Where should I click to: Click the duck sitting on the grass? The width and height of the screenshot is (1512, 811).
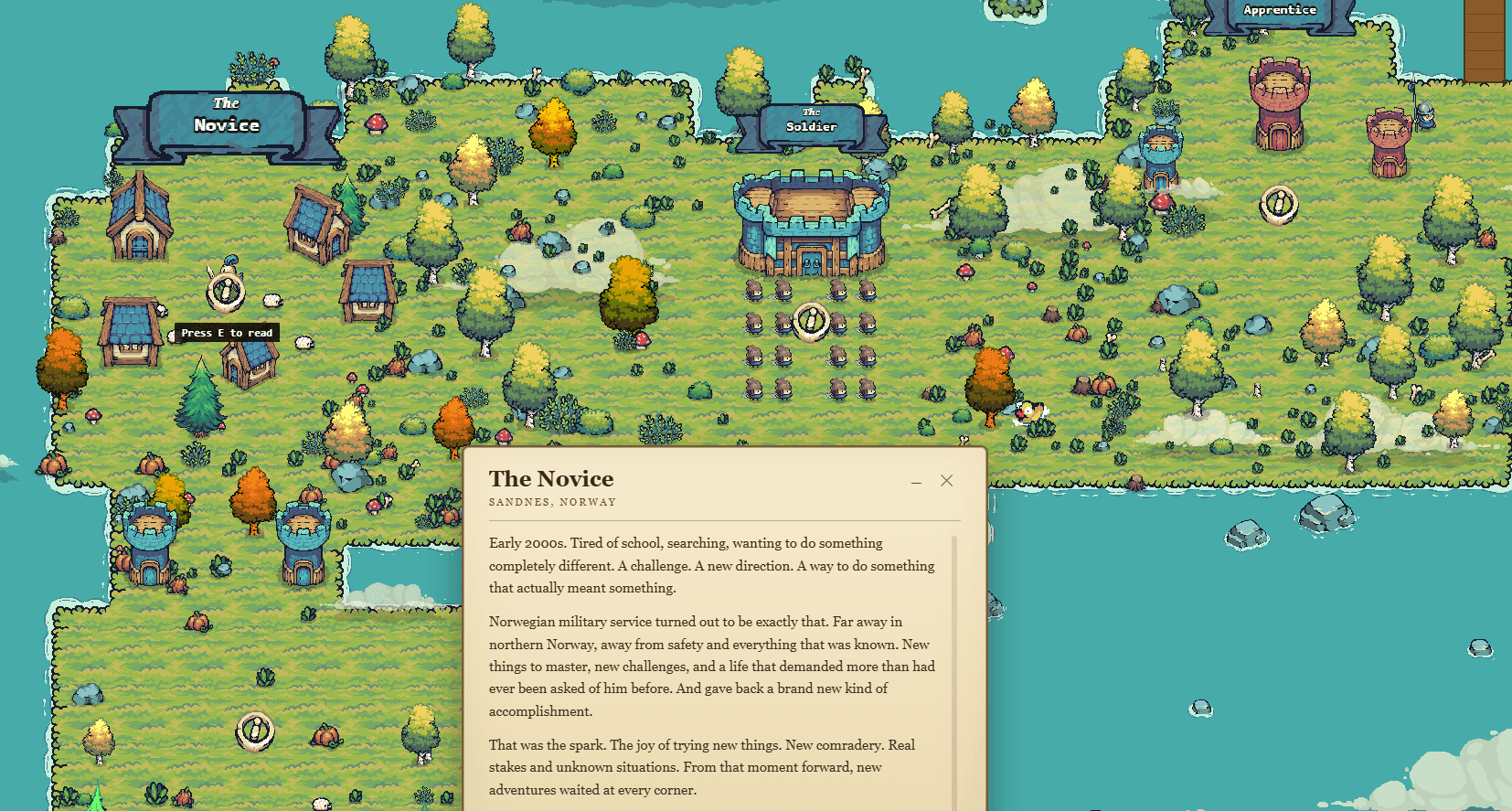click(1028, 413)
